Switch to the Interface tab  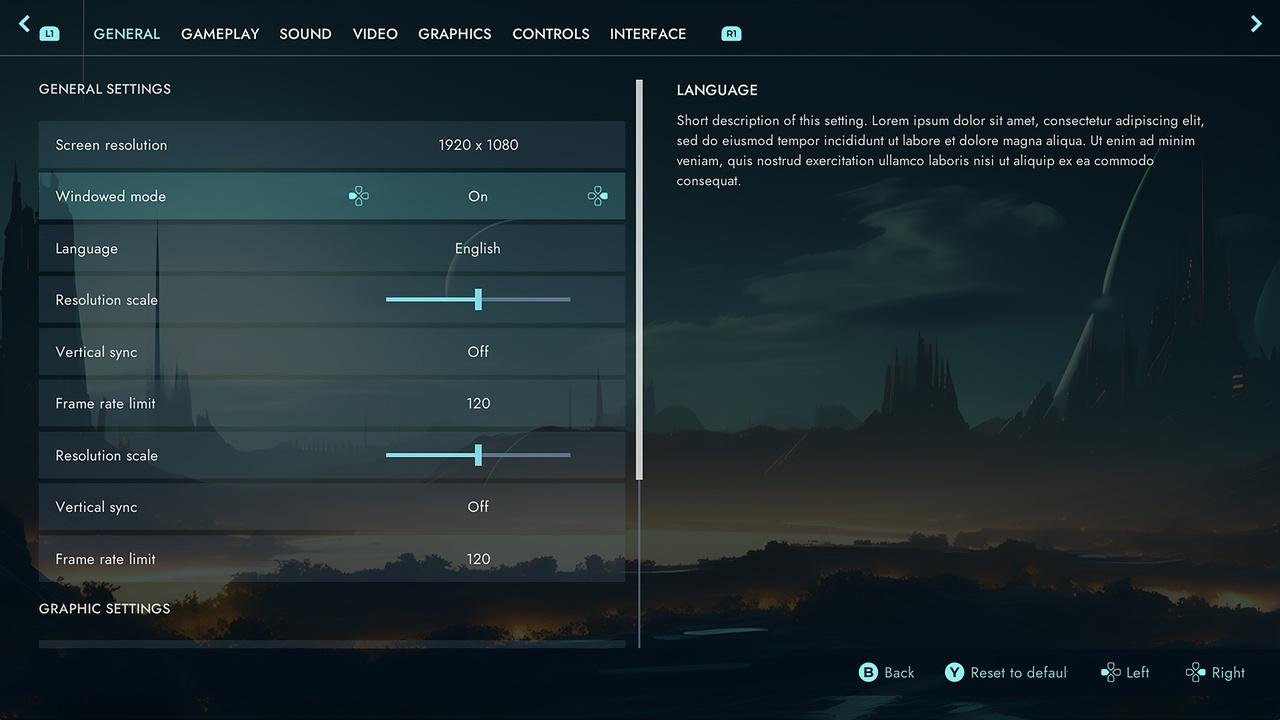(x=648, y=34)
